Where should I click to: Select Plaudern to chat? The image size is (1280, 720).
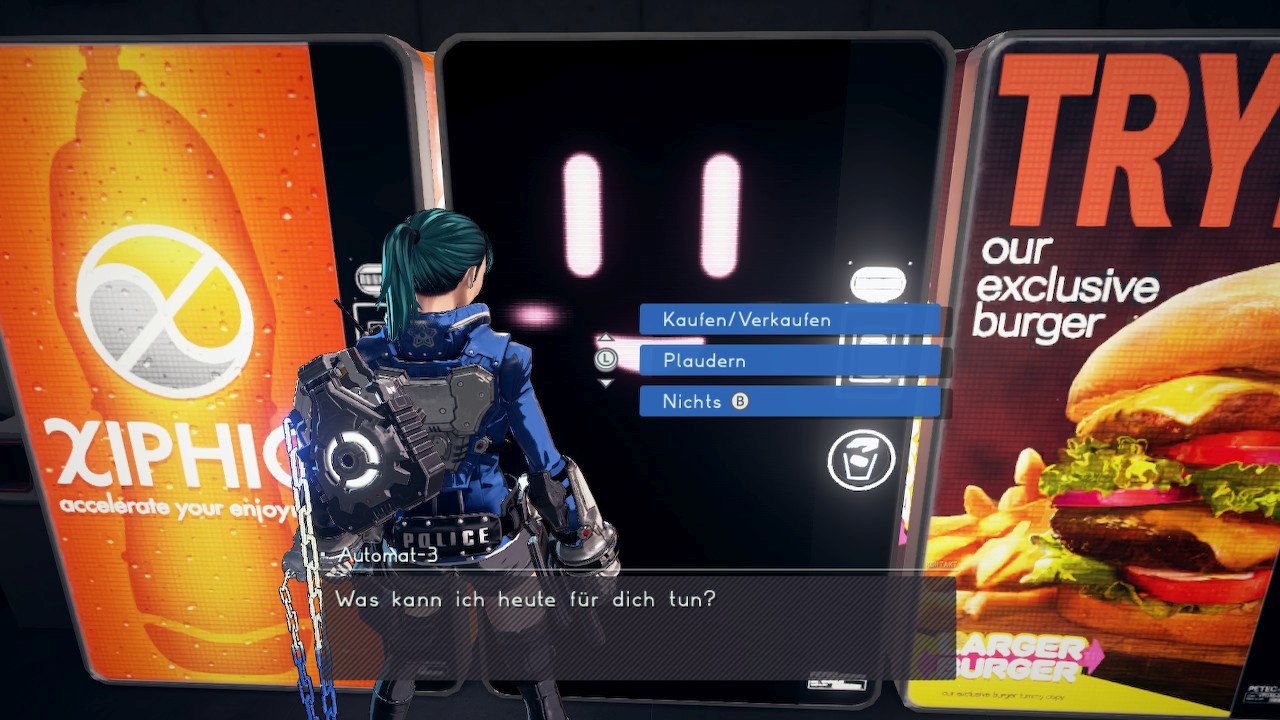coord(789,361)
